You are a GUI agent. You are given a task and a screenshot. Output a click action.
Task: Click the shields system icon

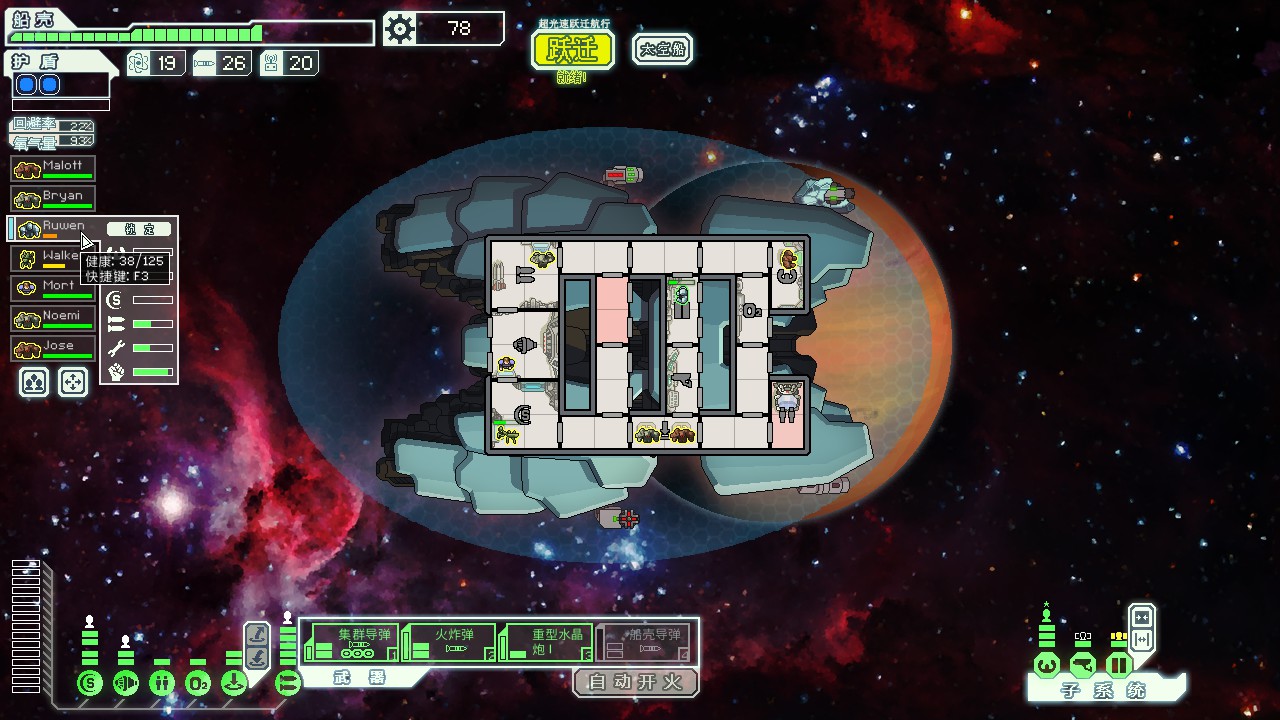(90, 684)
